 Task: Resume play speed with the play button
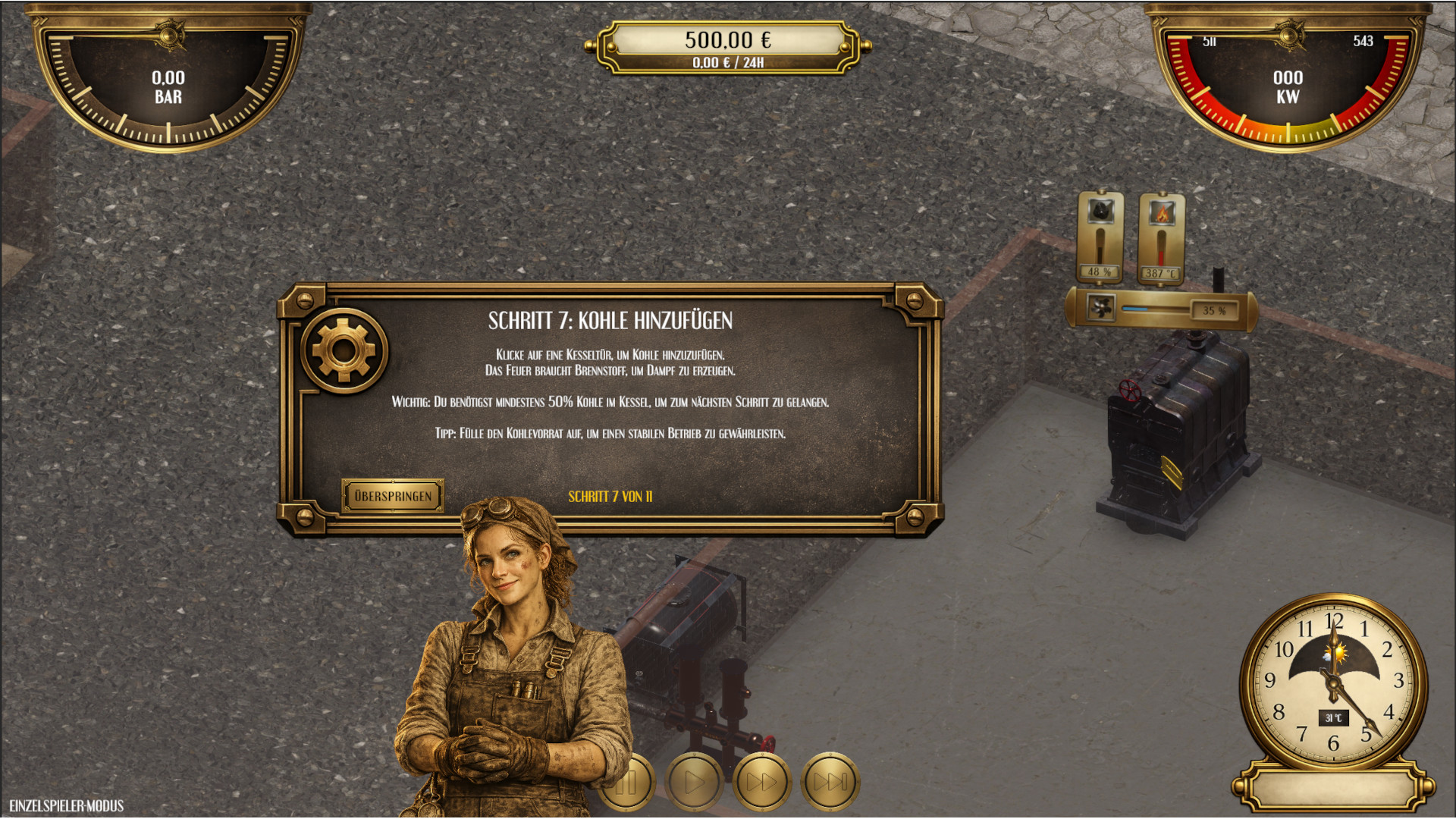tap(695, 782)
